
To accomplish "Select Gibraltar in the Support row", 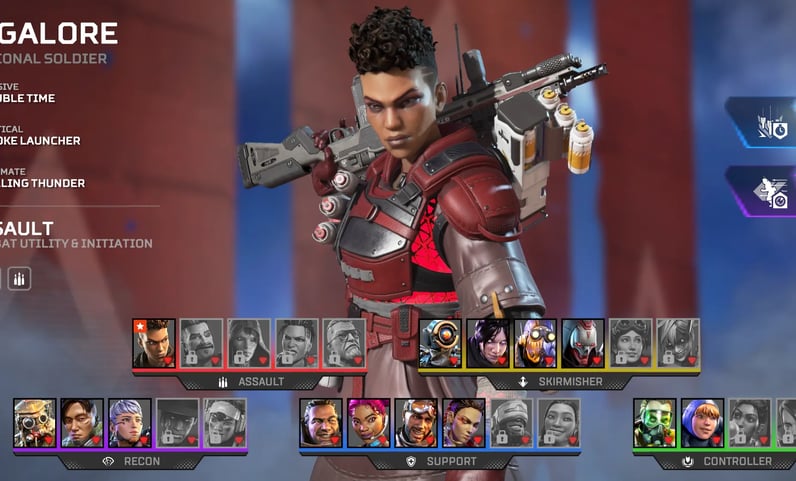I will coord(321,423).
